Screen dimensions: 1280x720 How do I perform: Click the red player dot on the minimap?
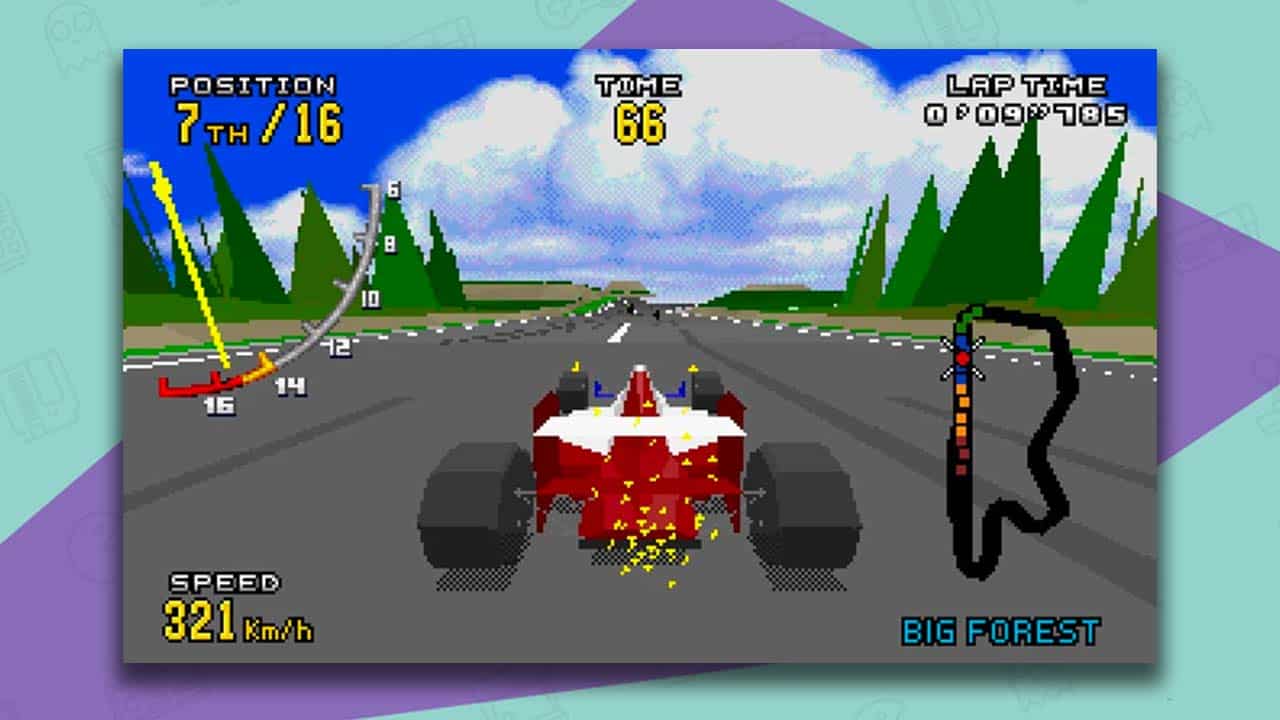click(963, 358)
